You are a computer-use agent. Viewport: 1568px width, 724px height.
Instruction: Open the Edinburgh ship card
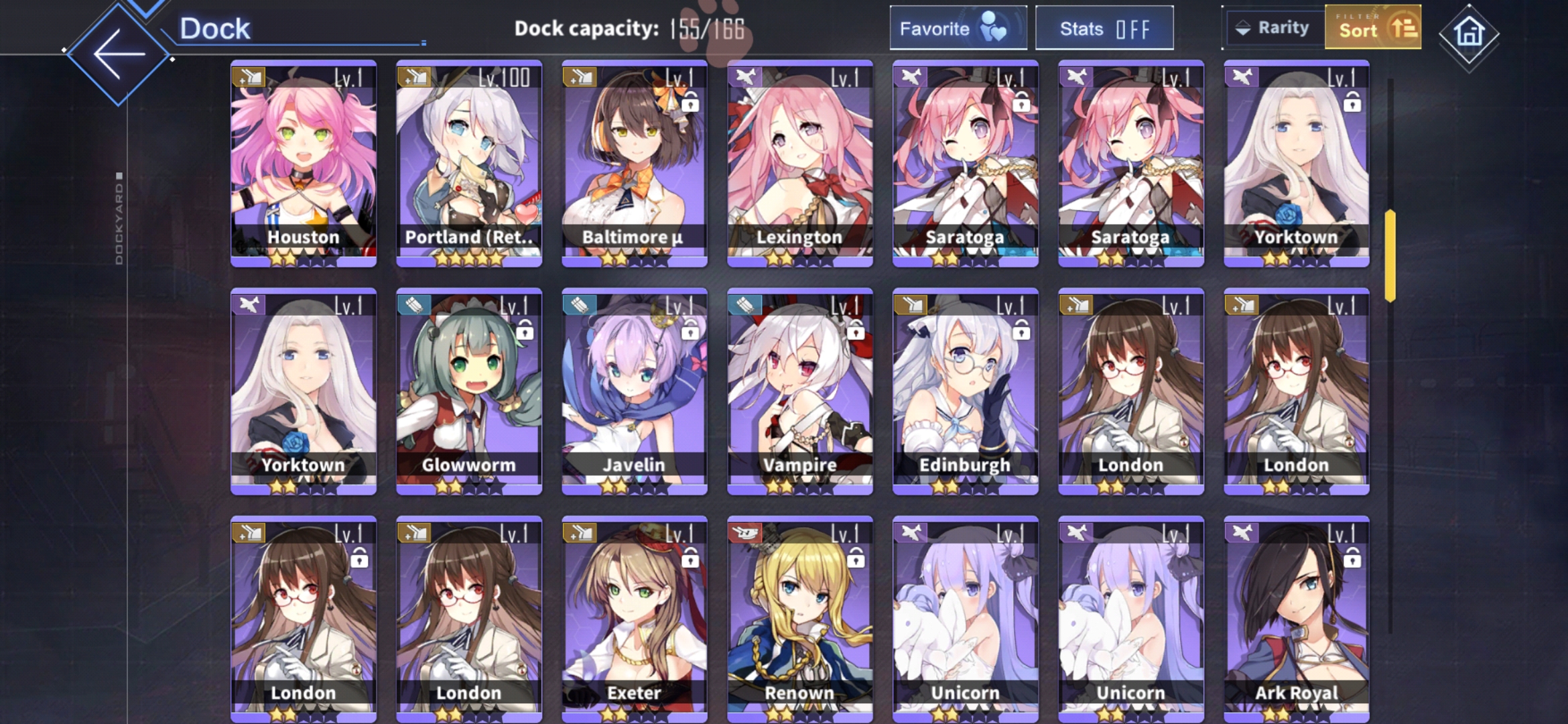(x=966, y=391)
